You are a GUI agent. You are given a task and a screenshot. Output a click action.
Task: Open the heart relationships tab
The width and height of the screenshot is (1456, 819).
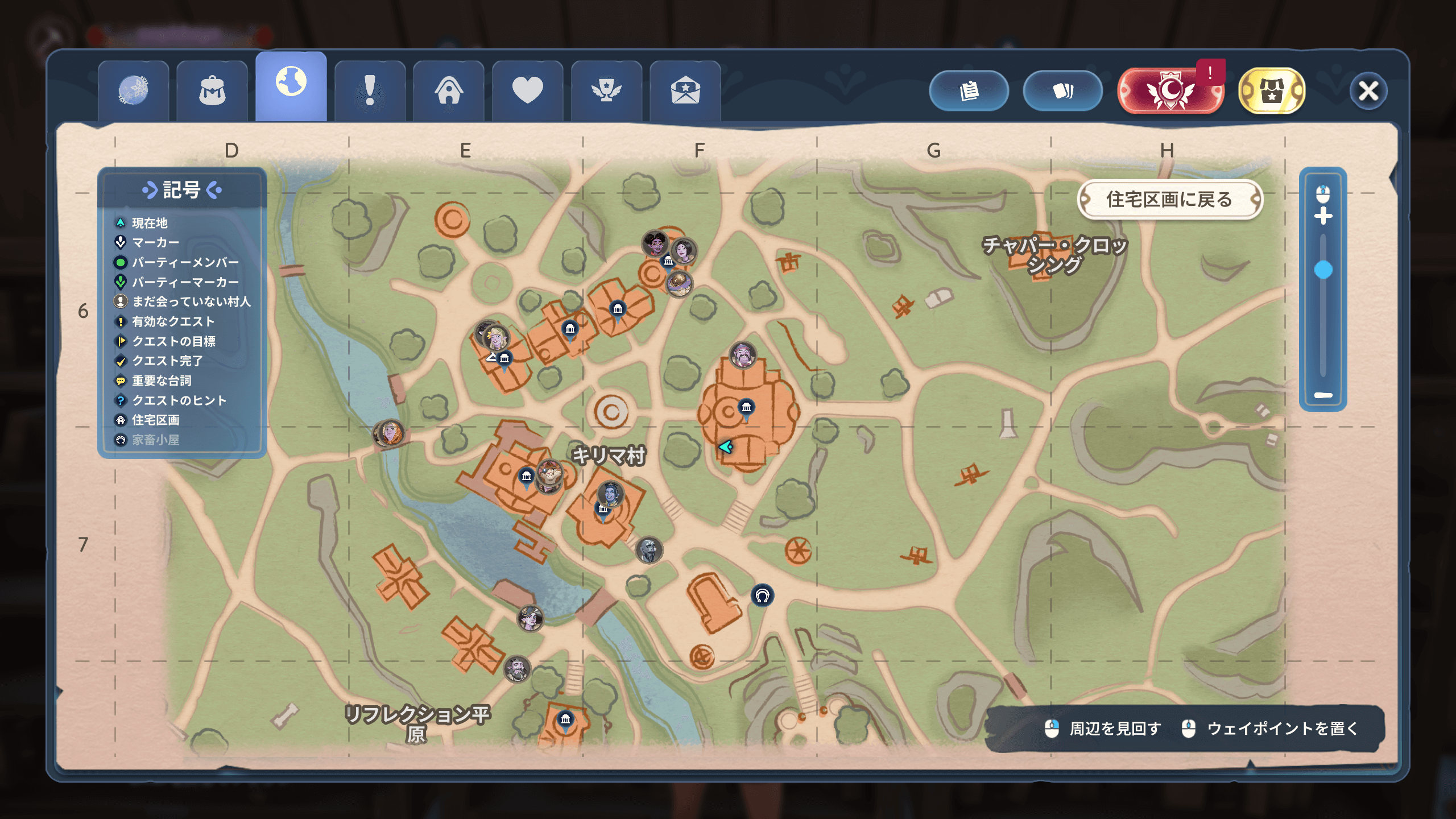(527, 91)
